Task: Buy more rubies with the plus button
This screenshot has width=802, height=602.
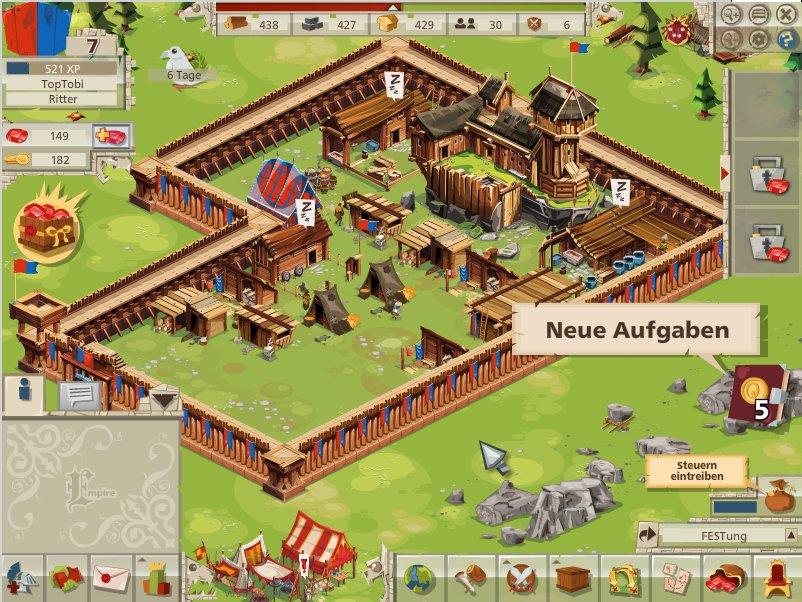Action: (x=112, y=136)
